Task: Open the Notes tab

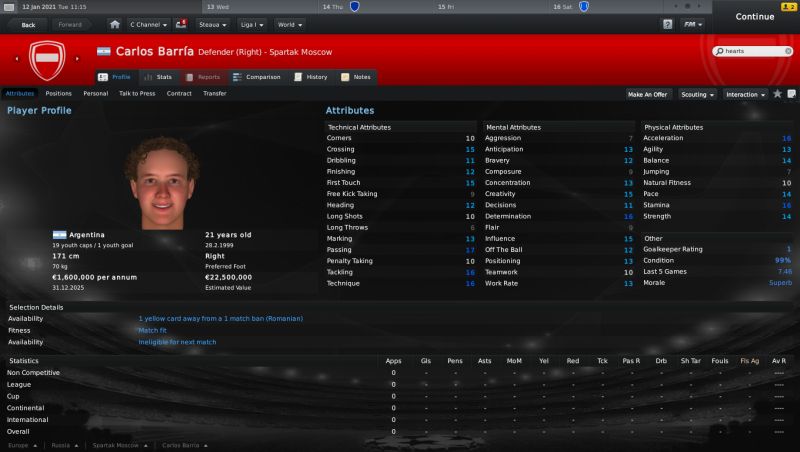Action: click(x=356, y=76)
